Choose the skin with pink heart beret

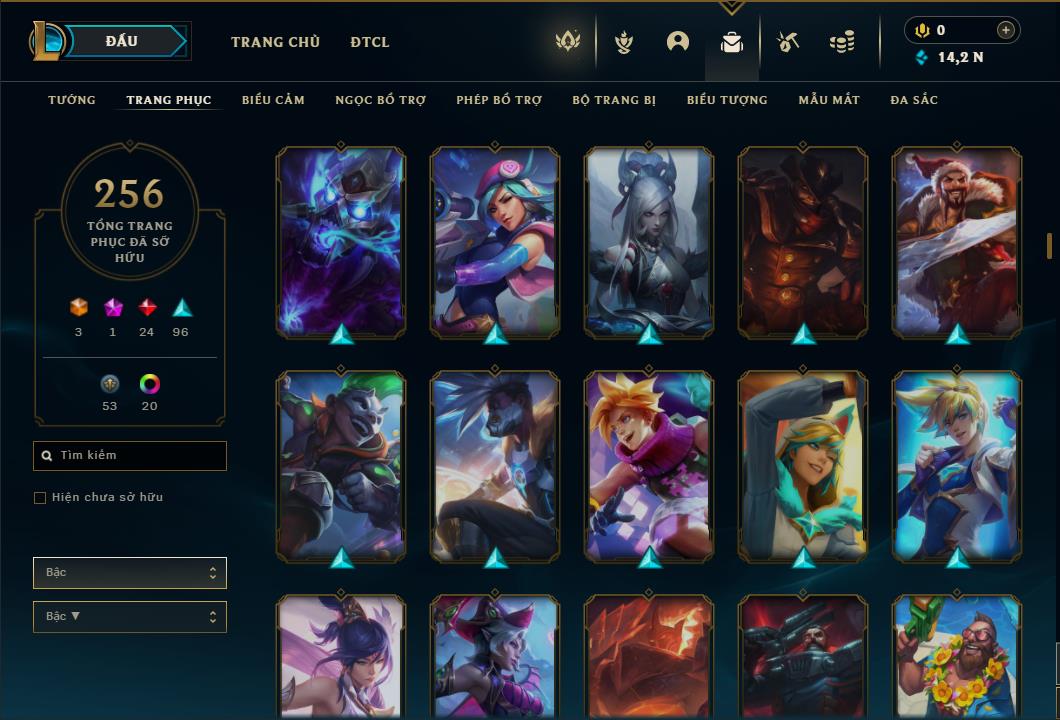(495, 241)
